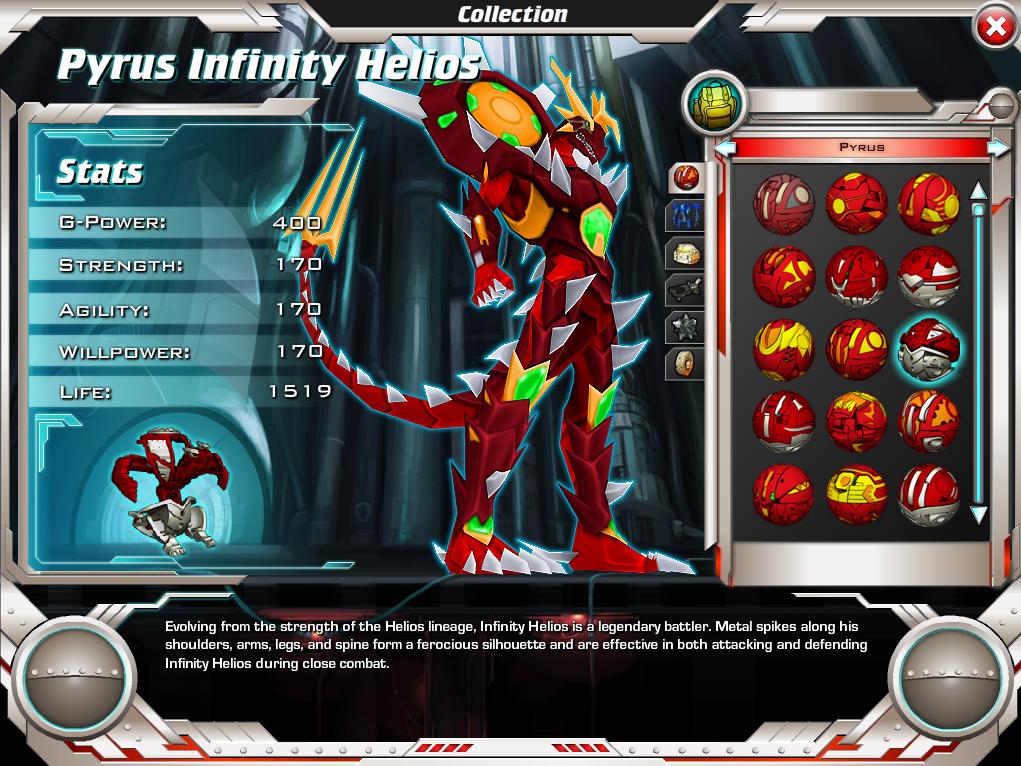Select the tan ring-shaped category tab
This screenshot has height=766, width=1021.
point(686,362)
